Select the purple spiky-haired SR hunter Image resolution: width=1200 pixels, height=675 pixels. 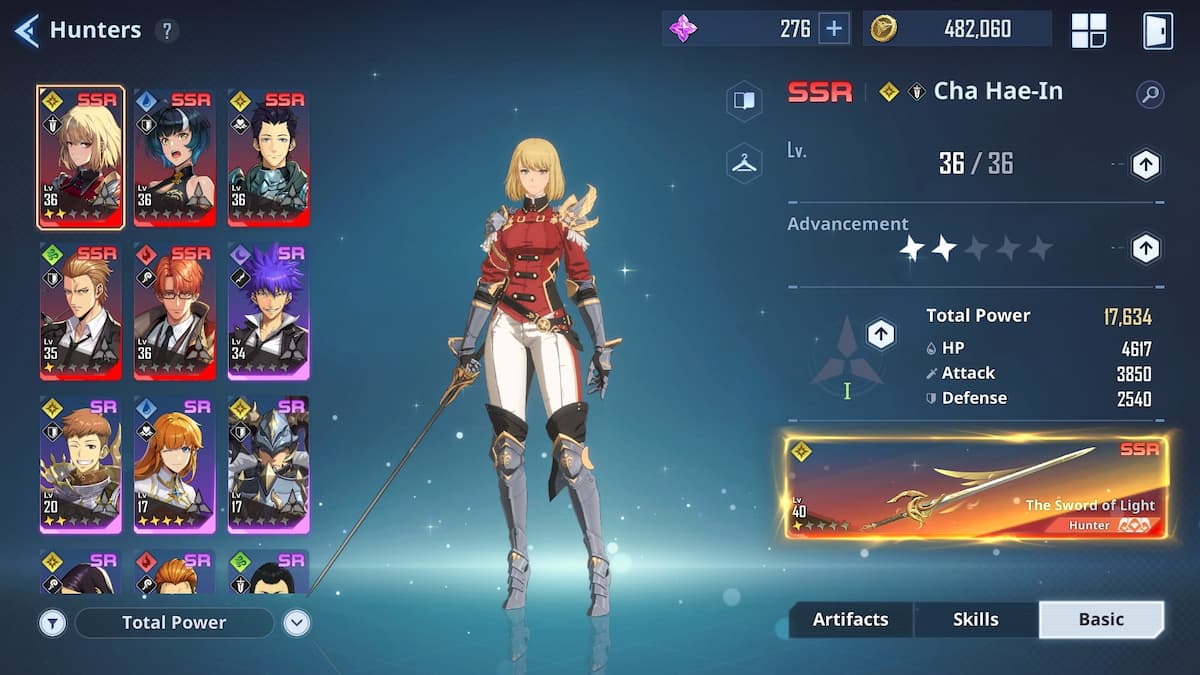click(268, 311)
